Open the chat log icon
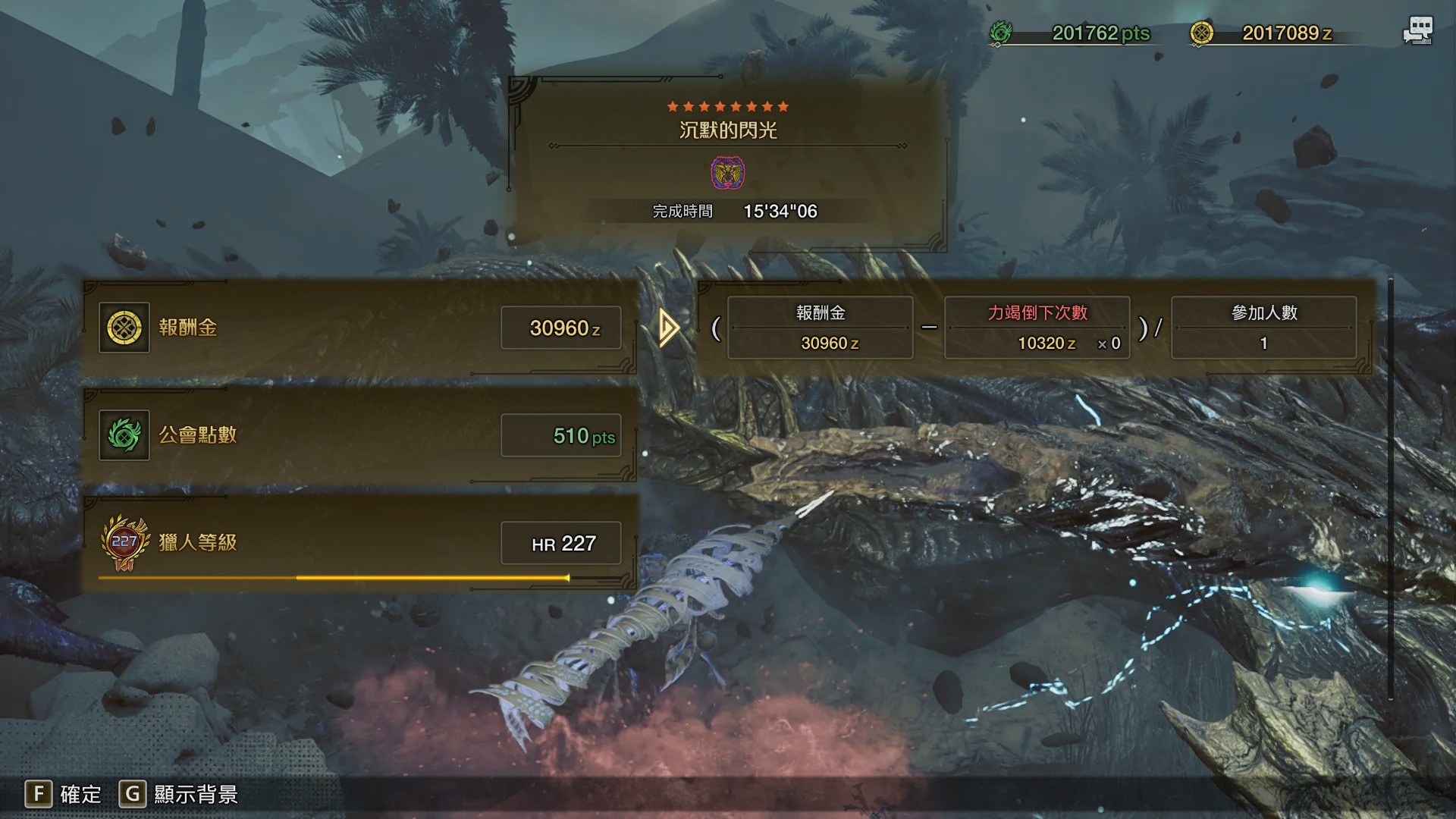 [1417, 31]
